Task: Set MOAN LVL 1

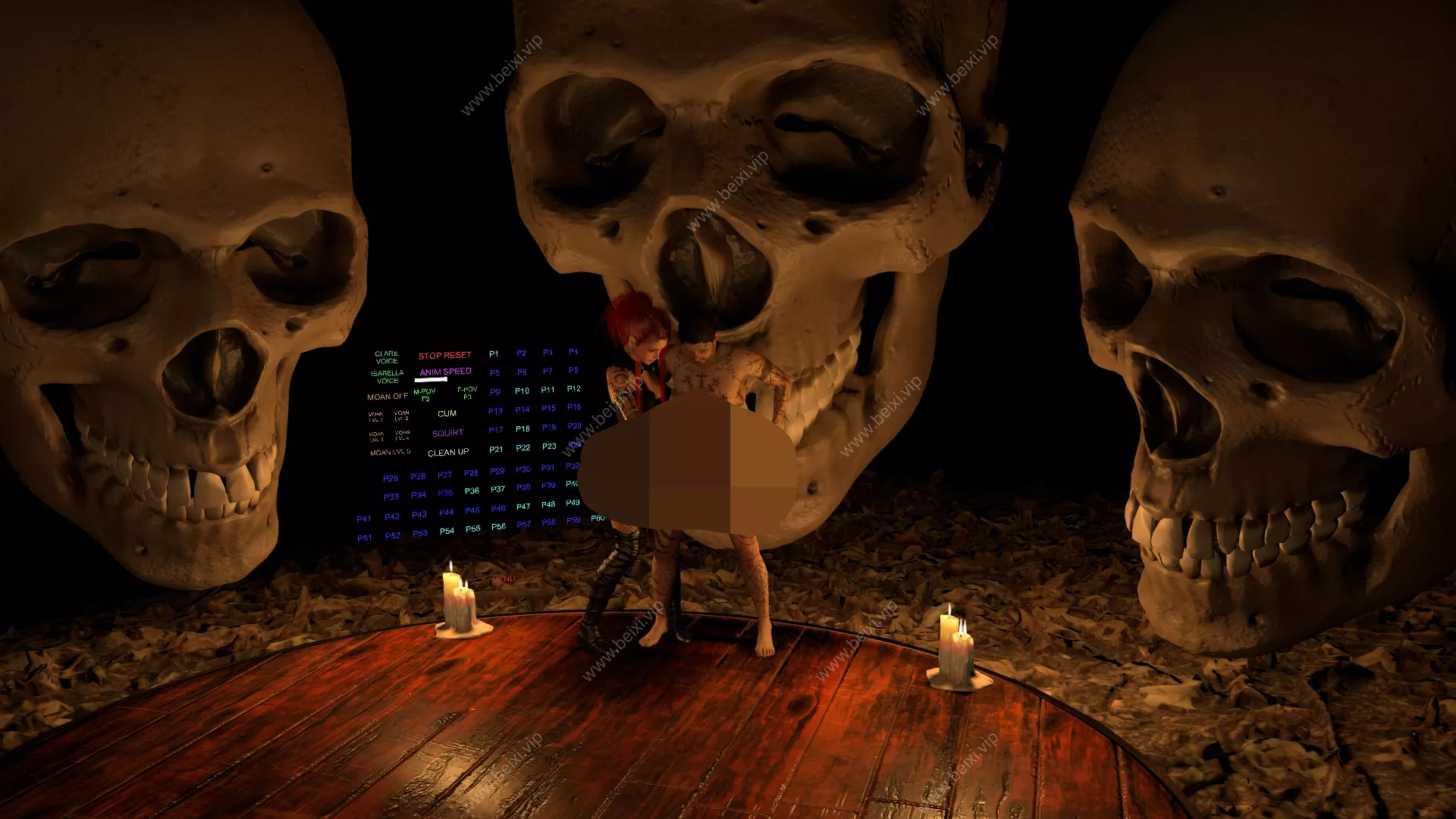Action: (x=375, y=416)
